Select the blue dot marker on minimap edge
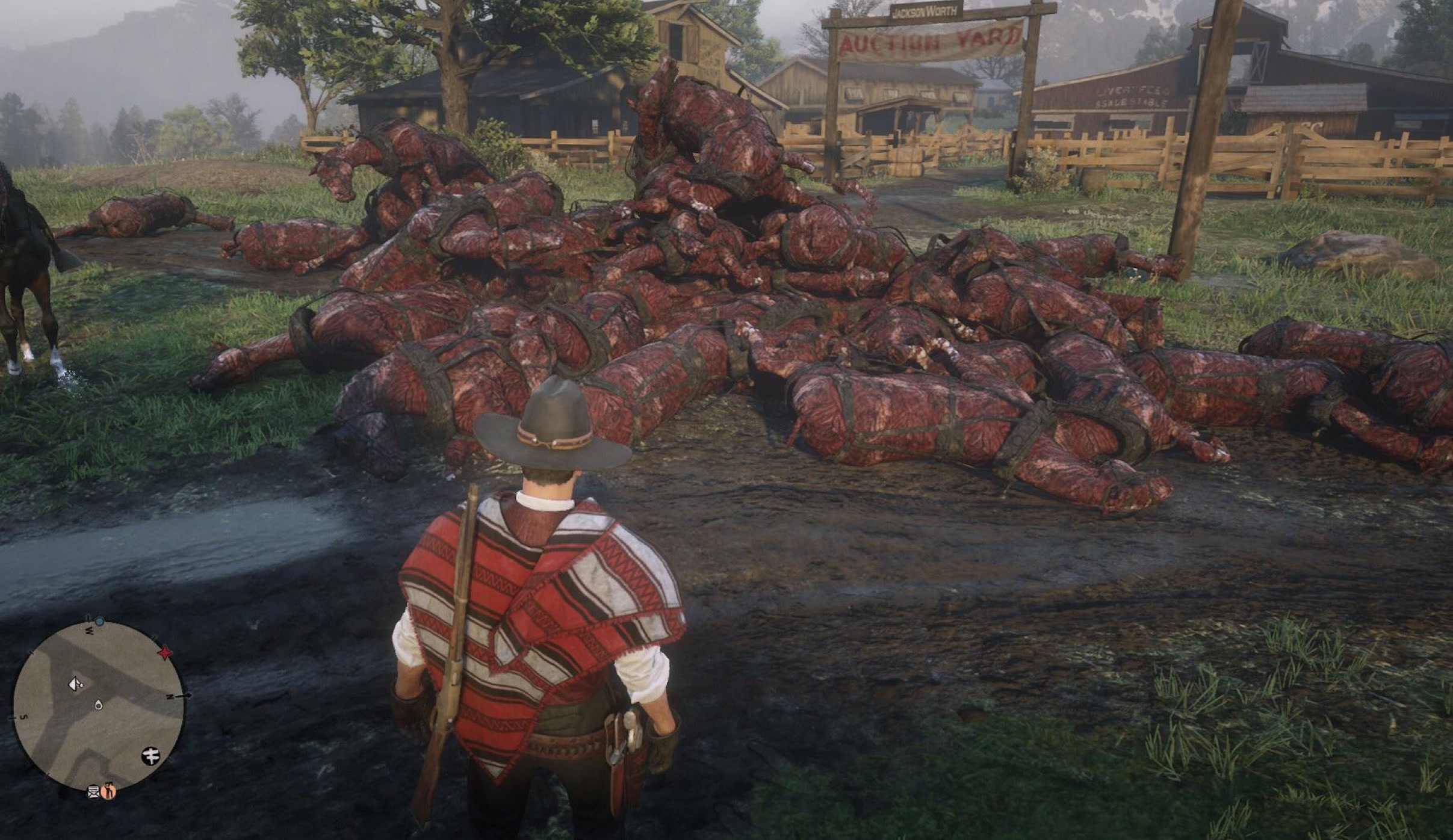The image size is (1453, 840). click(100, 620)
